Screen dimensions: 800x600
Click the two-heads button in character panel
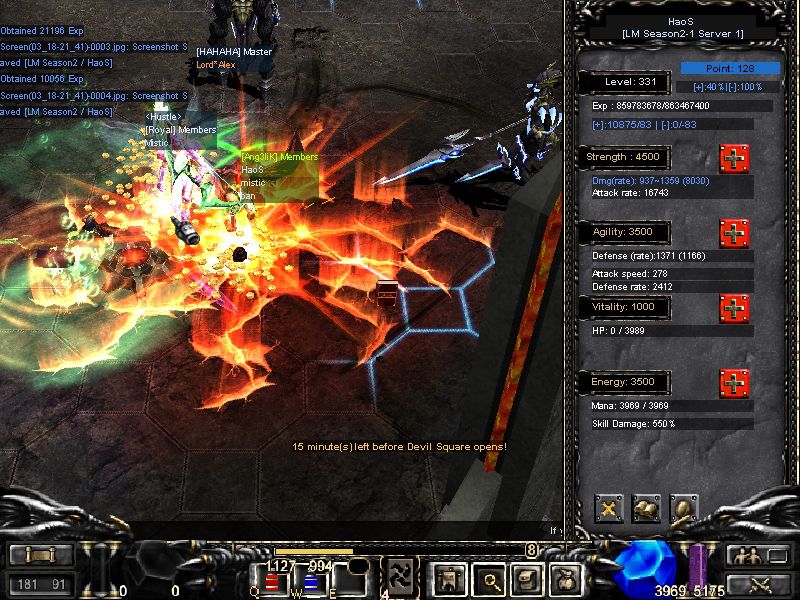point(646,509)
